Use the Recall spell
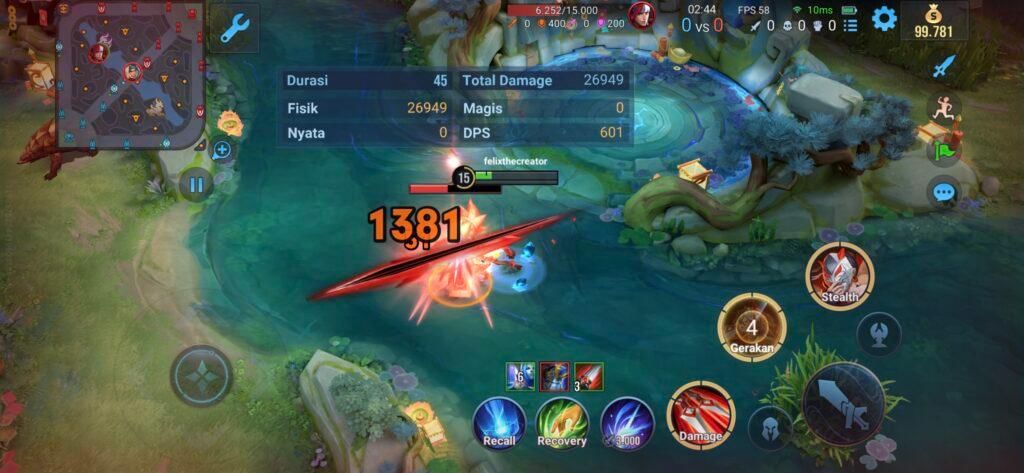The width and height of the screenshot is (1024, 473). (499, 423)
